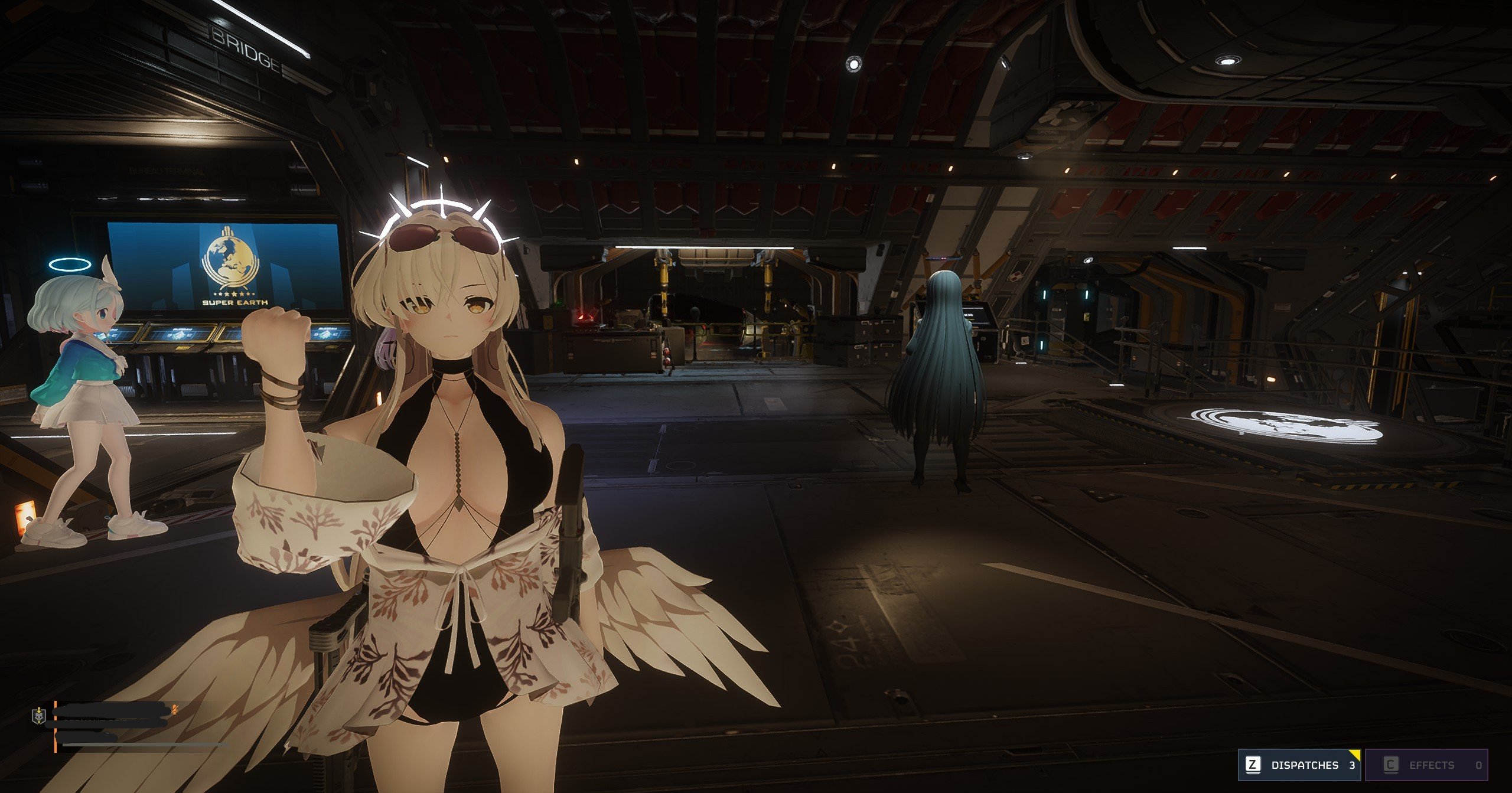Open the Dispatches panel

1299,765
